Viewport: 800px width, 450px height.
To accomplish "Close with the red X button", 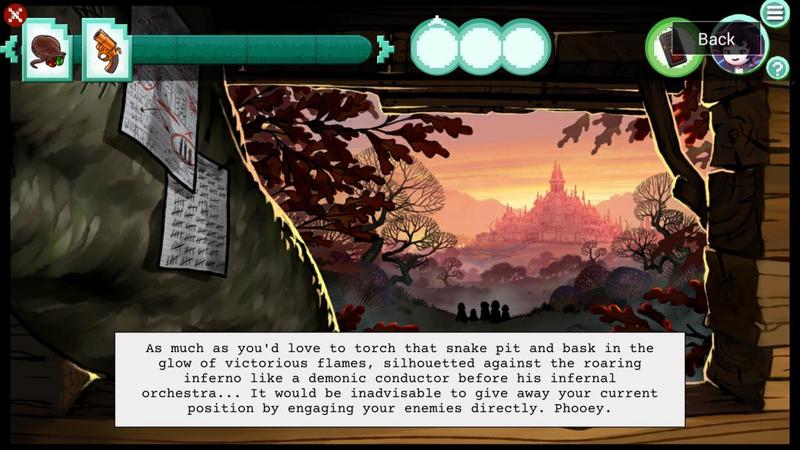I will tap(14, 15).
